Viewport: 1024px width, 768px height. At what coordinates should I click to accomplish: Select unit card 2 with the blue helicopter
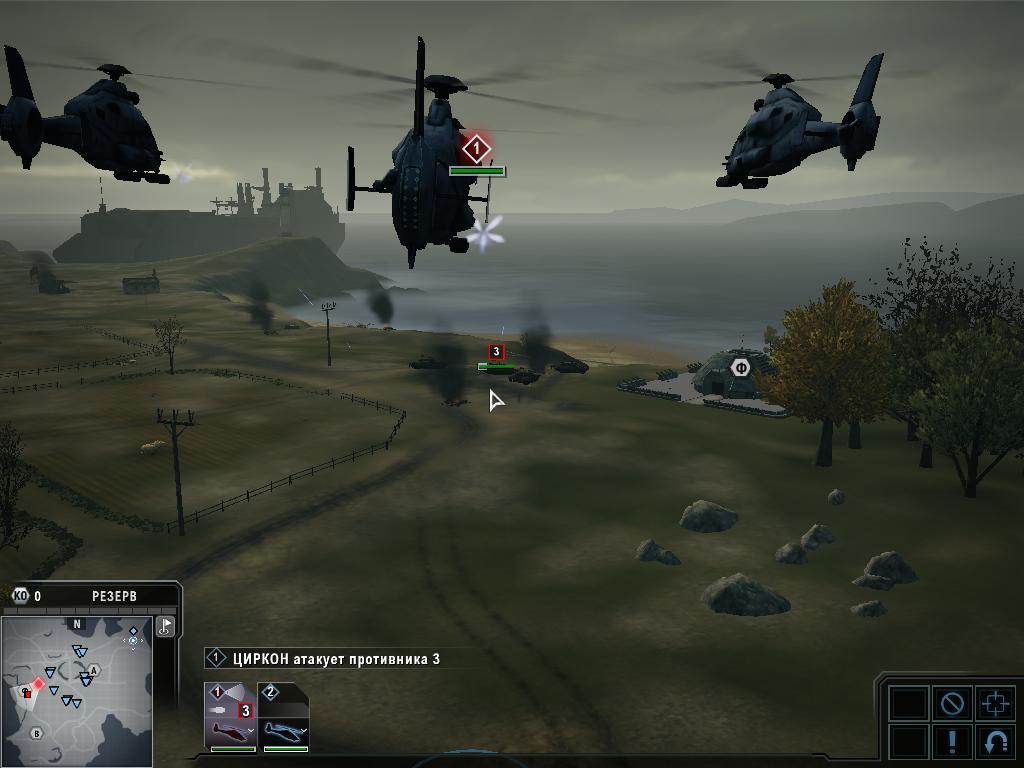click(284, 716)
